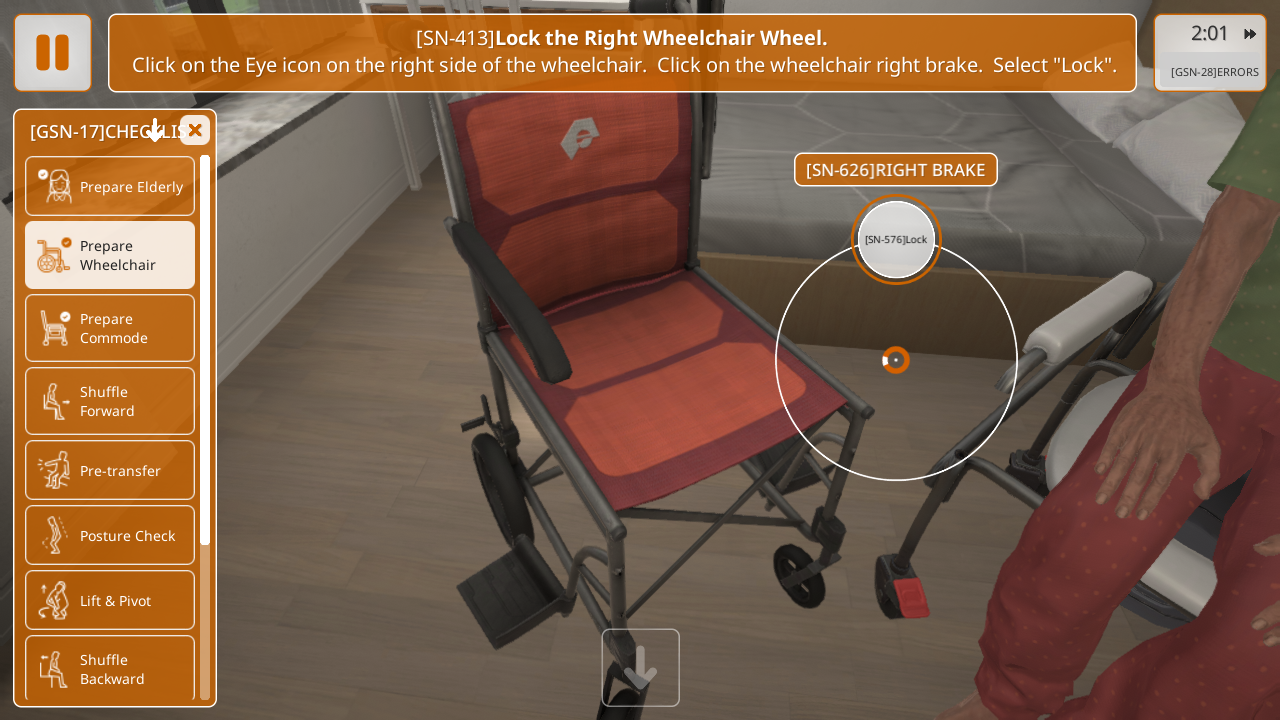Open the Shuffle Backward checklist step
This screenshot has width=1280, height=720.
coord(110,668)
